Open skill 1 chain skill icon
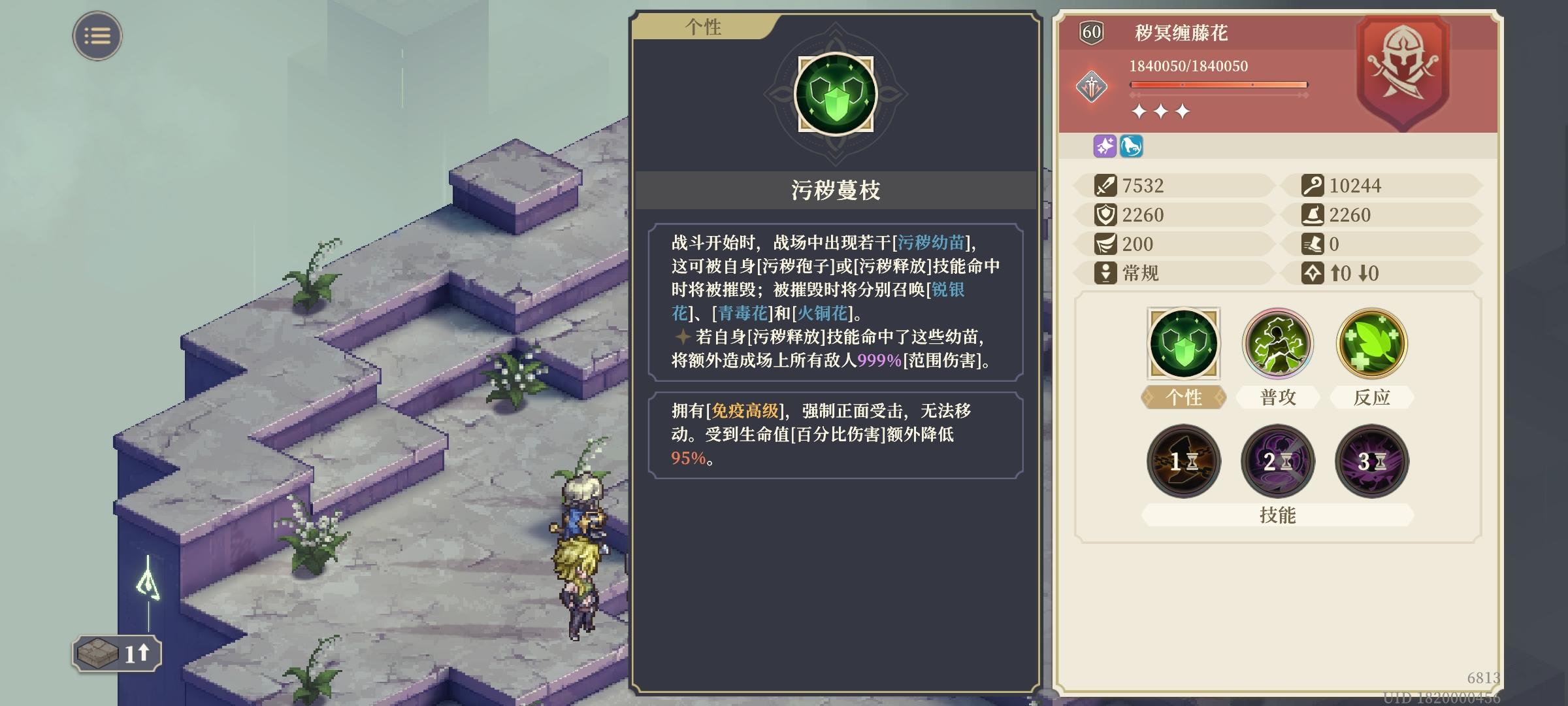1568x706 pixels. (x=1184, y=461)
